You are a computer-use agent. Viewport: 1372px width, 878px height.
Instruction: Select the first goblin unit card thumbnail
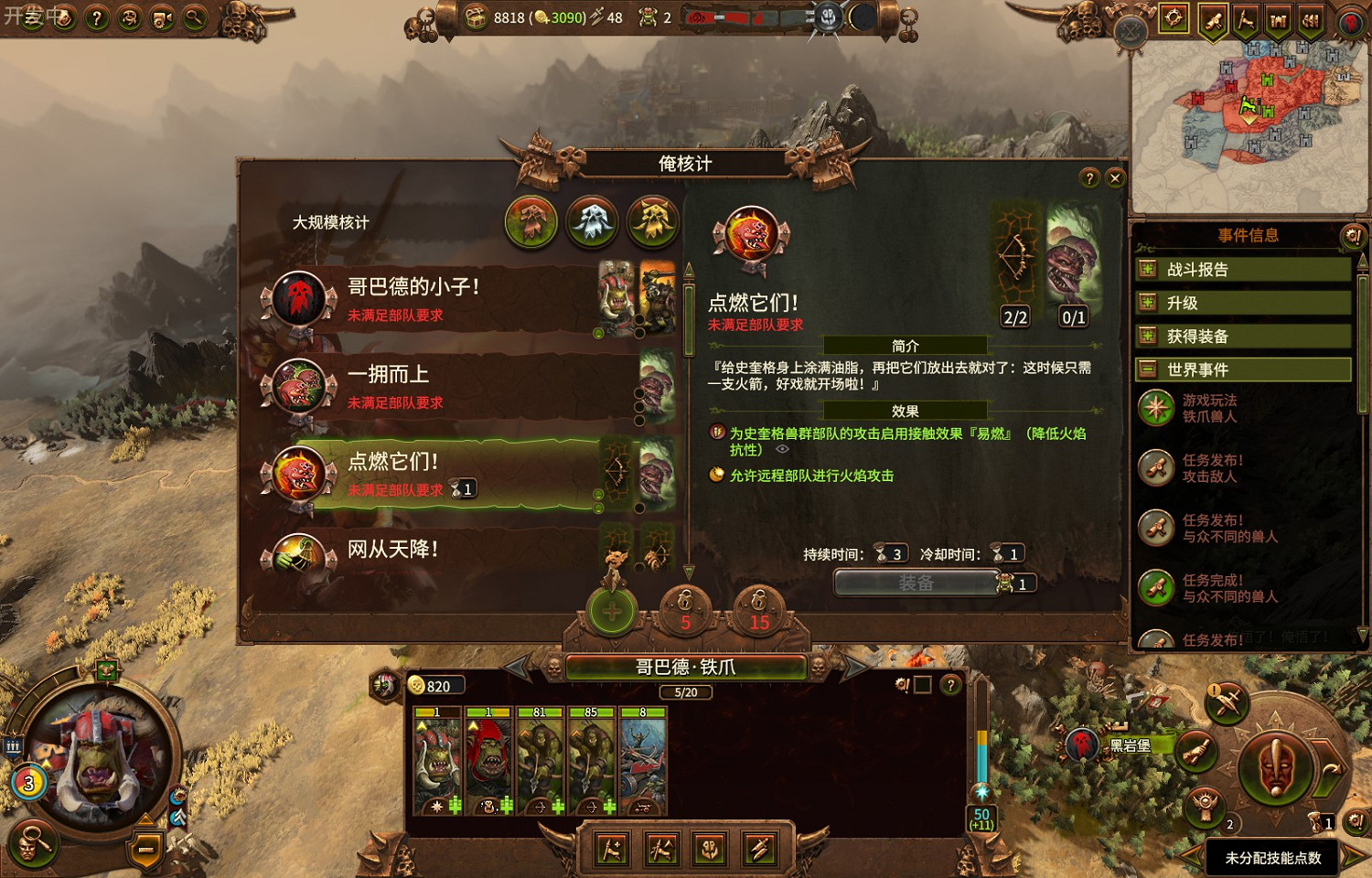437,759
